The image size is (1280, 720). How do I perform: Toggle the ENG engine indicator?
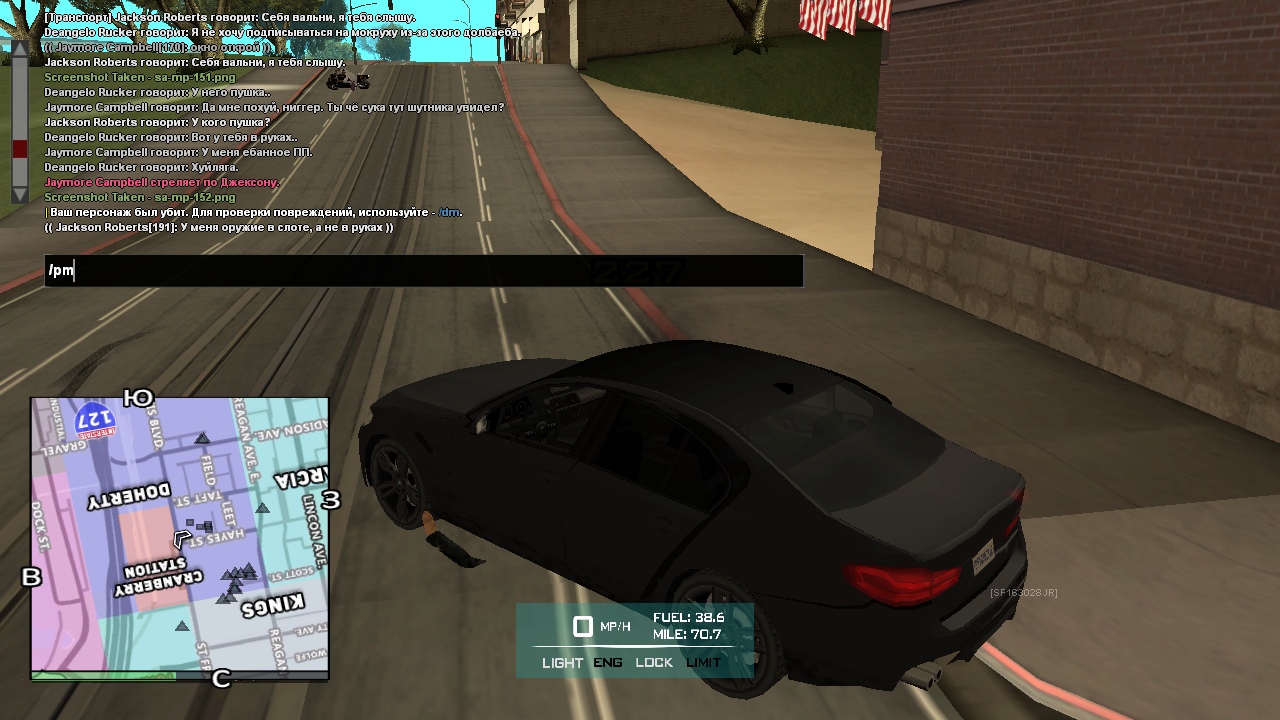pyautogui.click(x=608, y=663)
